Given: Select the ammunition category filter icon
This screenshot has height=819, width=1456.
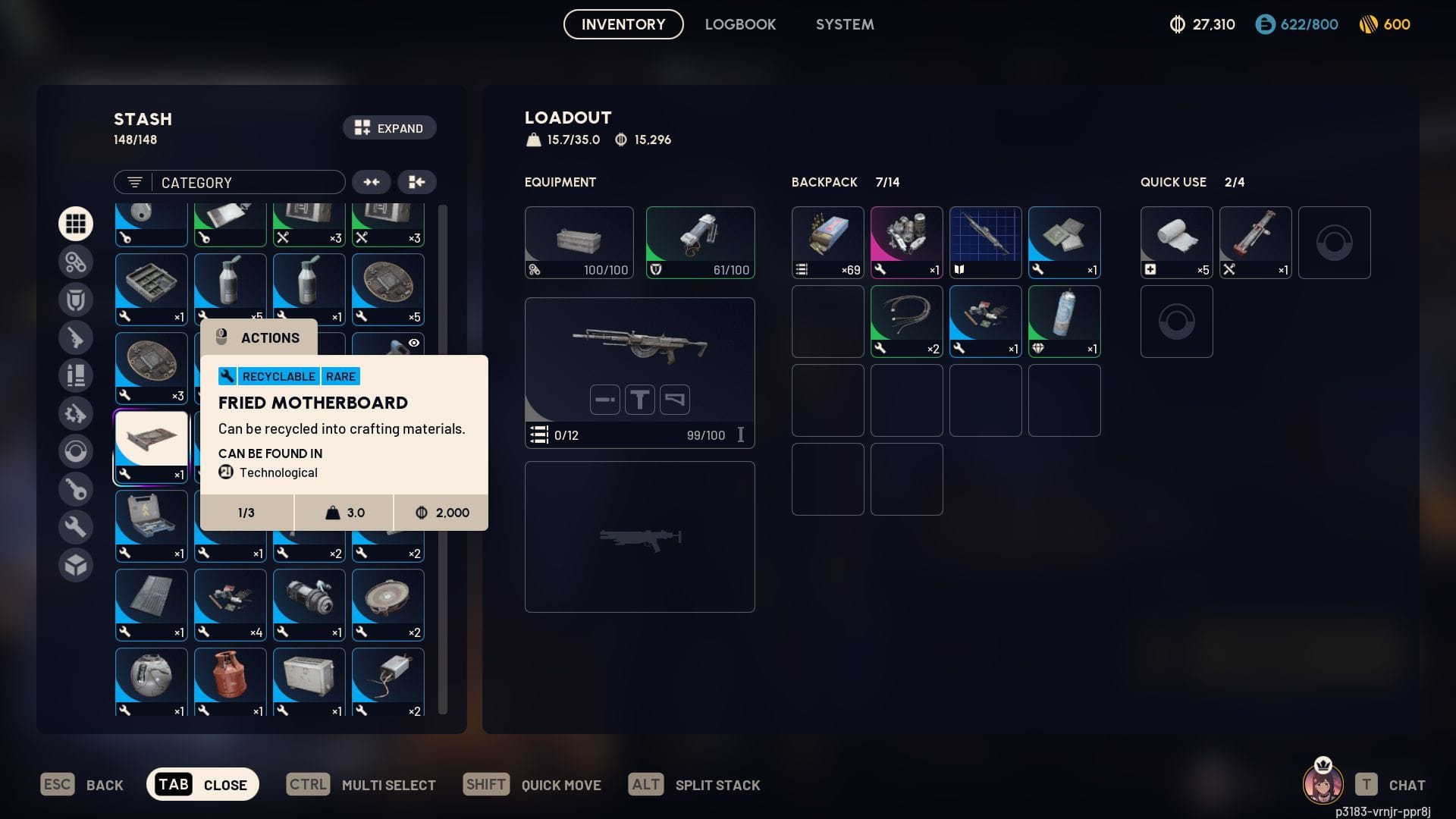Looking at the screenshot, I should (x=76, y=375).
